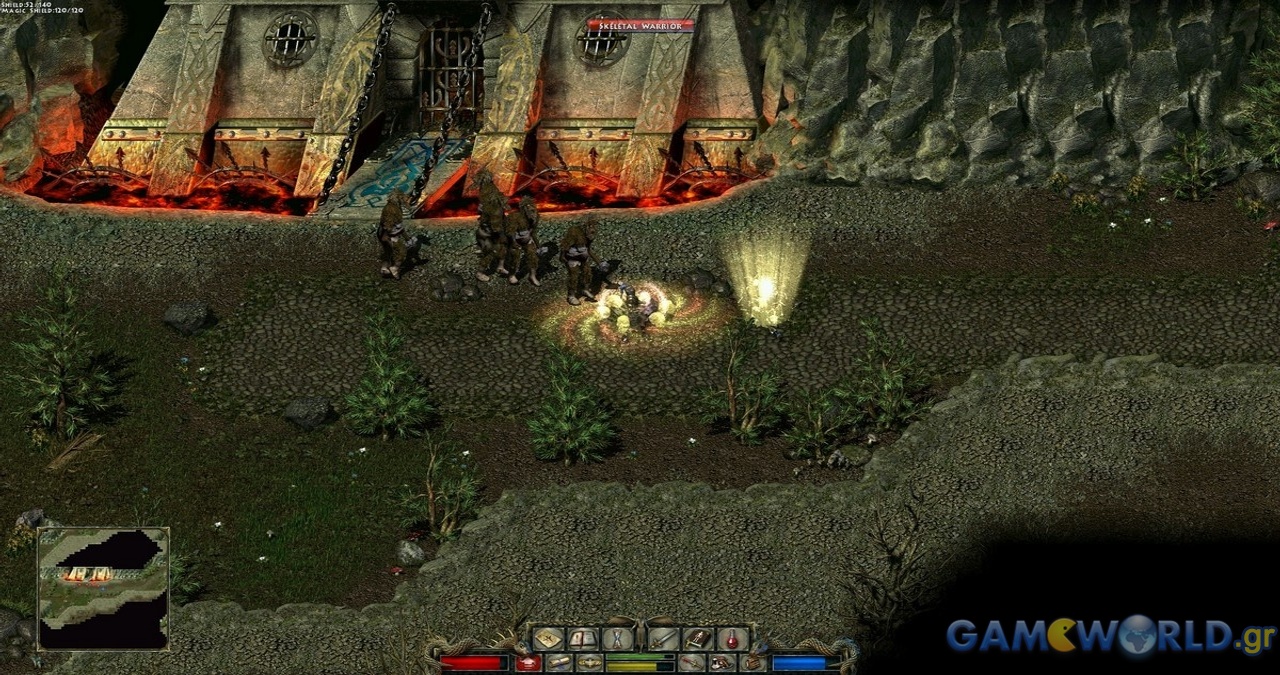Click the armor pieces icon in lower toolbar
This screenshot has width=1280, height=675.
[722, 663]
